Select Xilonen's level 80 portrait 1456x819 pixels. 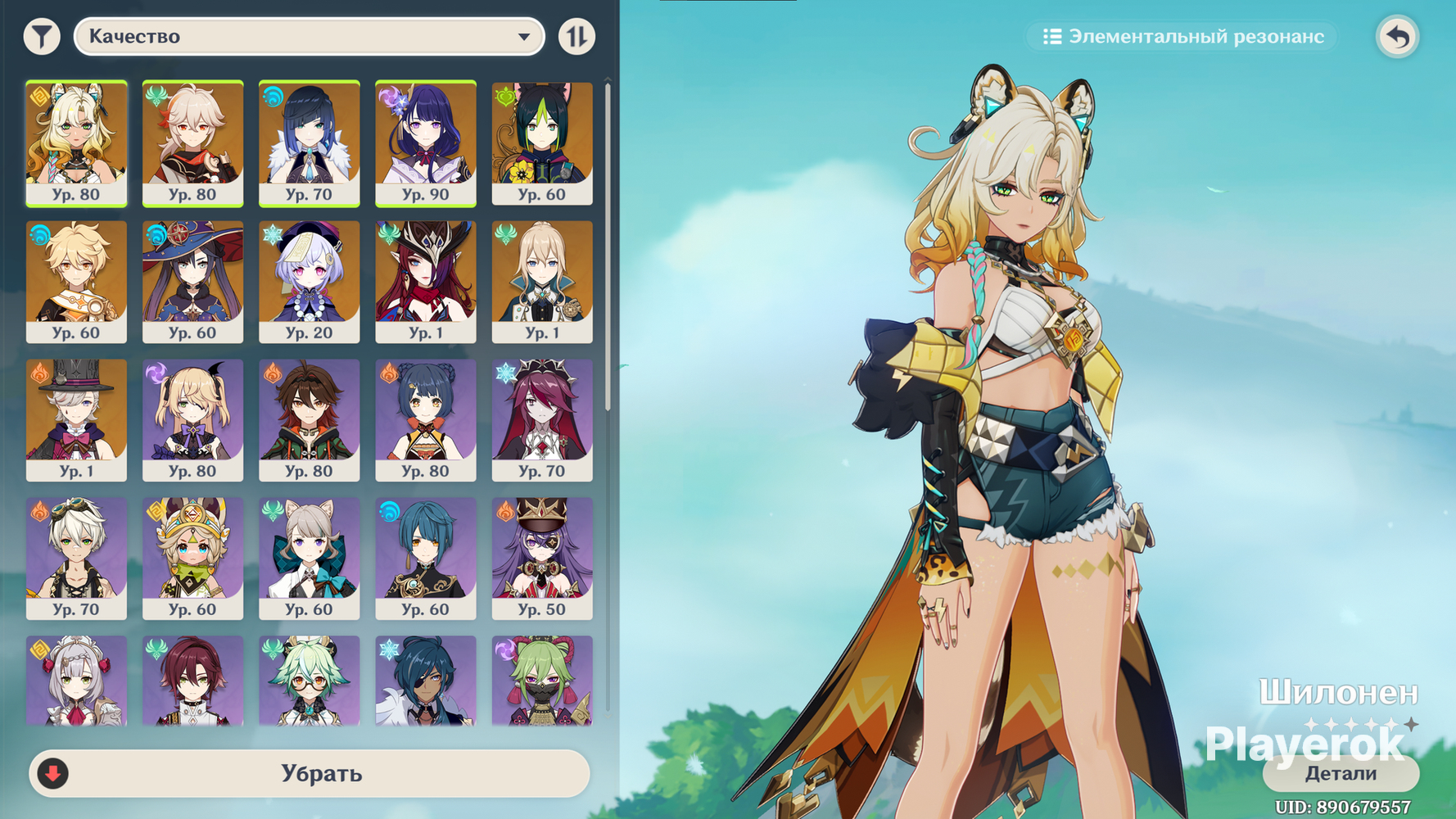click(76, 143)
